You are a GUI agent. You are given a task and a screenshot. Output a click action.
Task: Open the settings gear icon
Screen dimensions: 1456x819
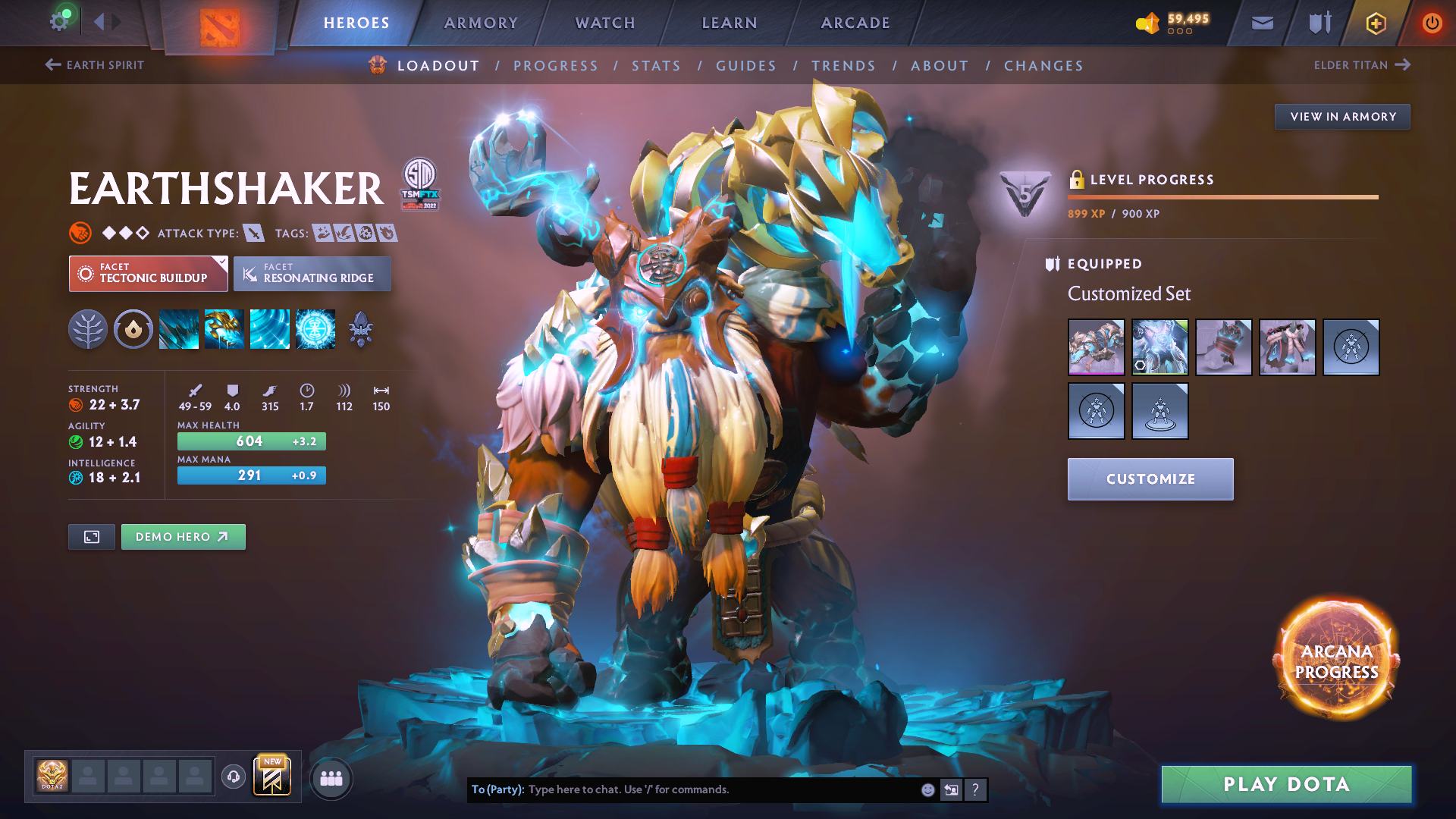(x=59, y=21)
